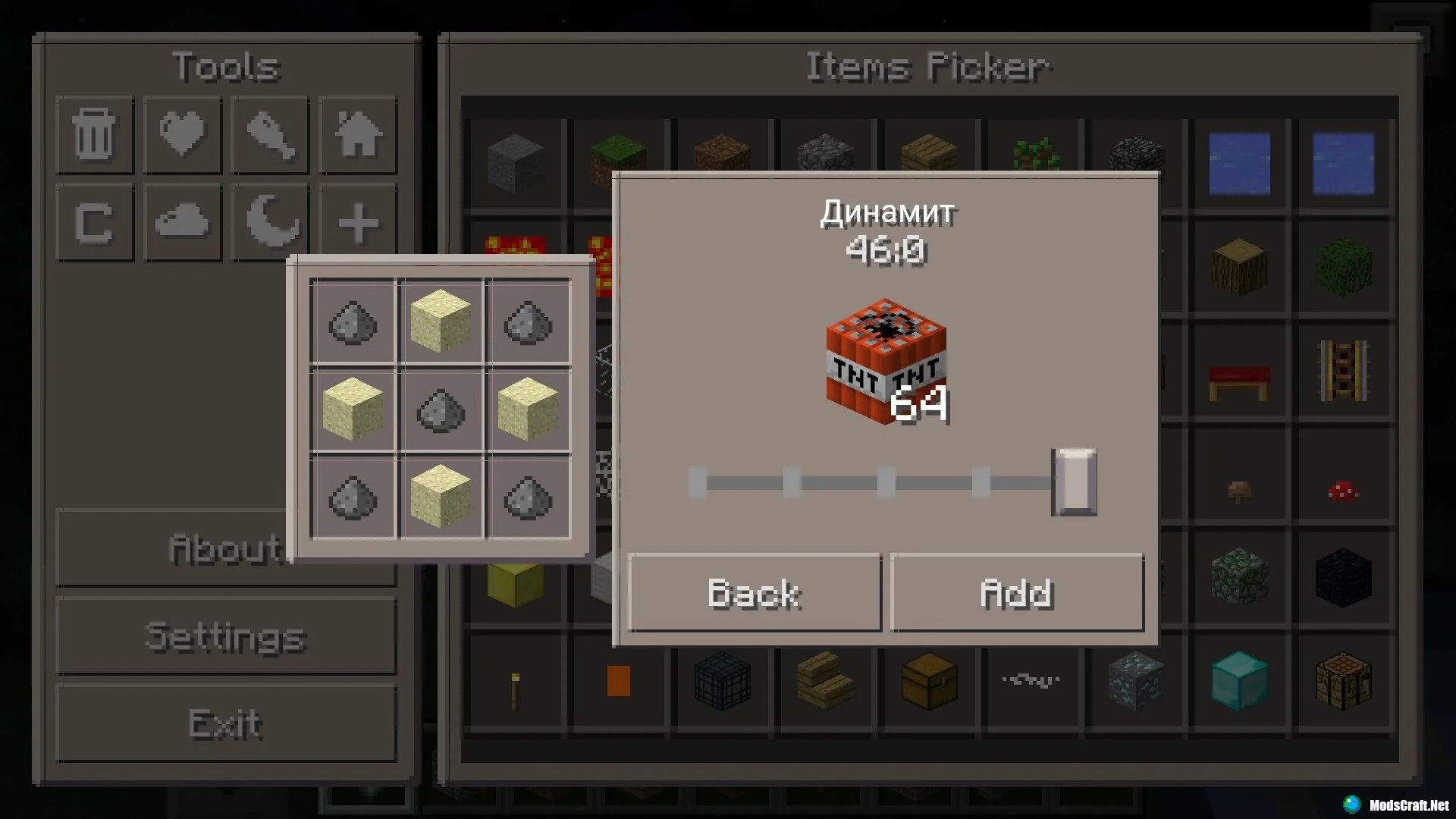Toggle the cloud weather tool
The height and width of the screenshot is (819, 1456).
[x=182, y=223]
